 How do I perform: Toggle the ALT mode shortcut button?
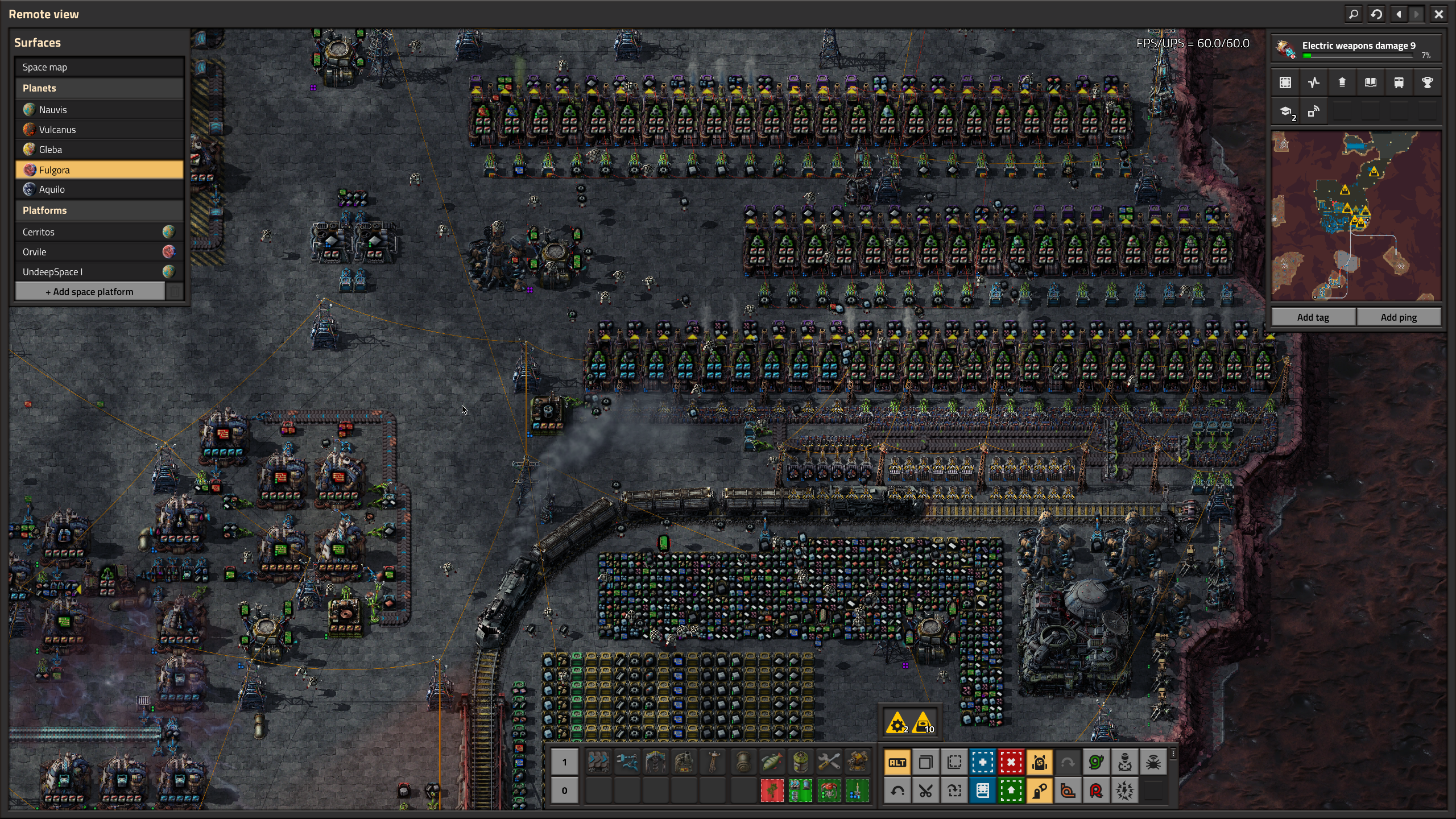897,763
